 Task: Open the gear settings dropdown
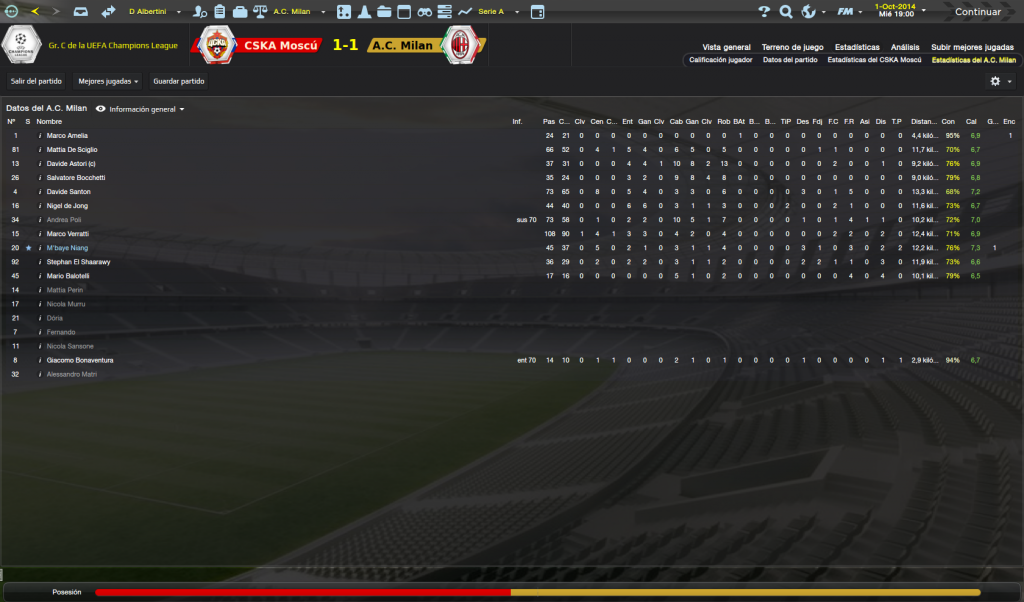coord(1000,81)
